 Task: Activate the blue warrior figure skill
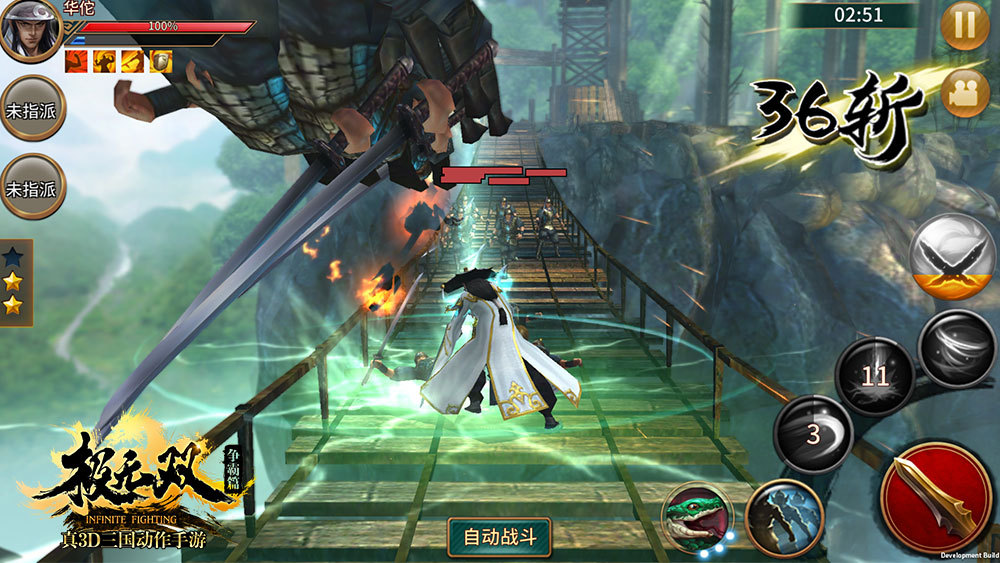pyautogui.click(x=784, y=518)
